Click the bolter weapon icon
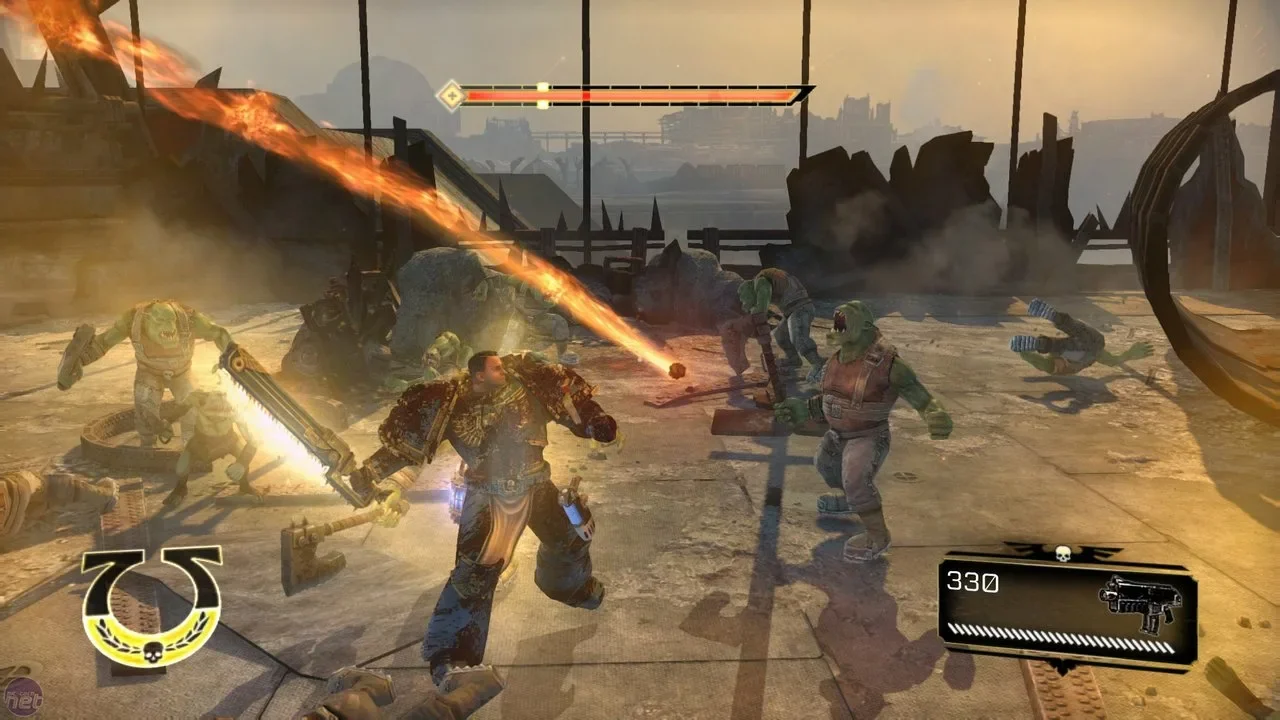This screenshot has width=1280, height=720. [1140, 601]
